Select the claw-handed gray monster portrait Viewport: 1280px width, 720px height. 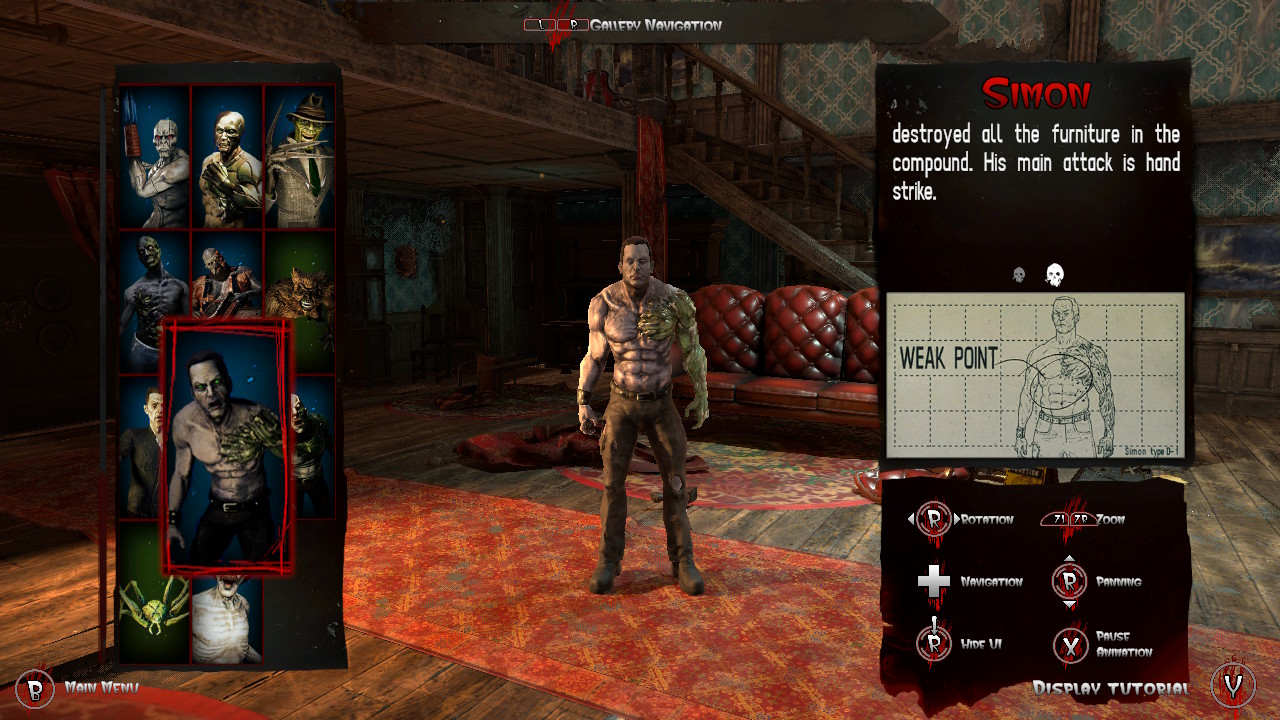[x=155, y=156]
